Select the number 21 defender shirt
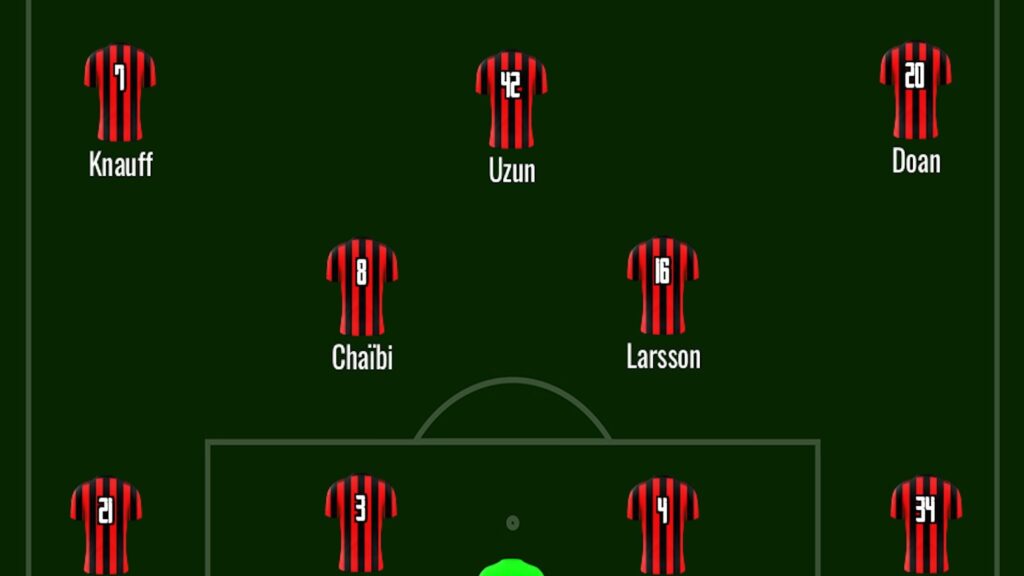Image resolution: width=1024 pixels, height=576 pixels. click(106, 523)
